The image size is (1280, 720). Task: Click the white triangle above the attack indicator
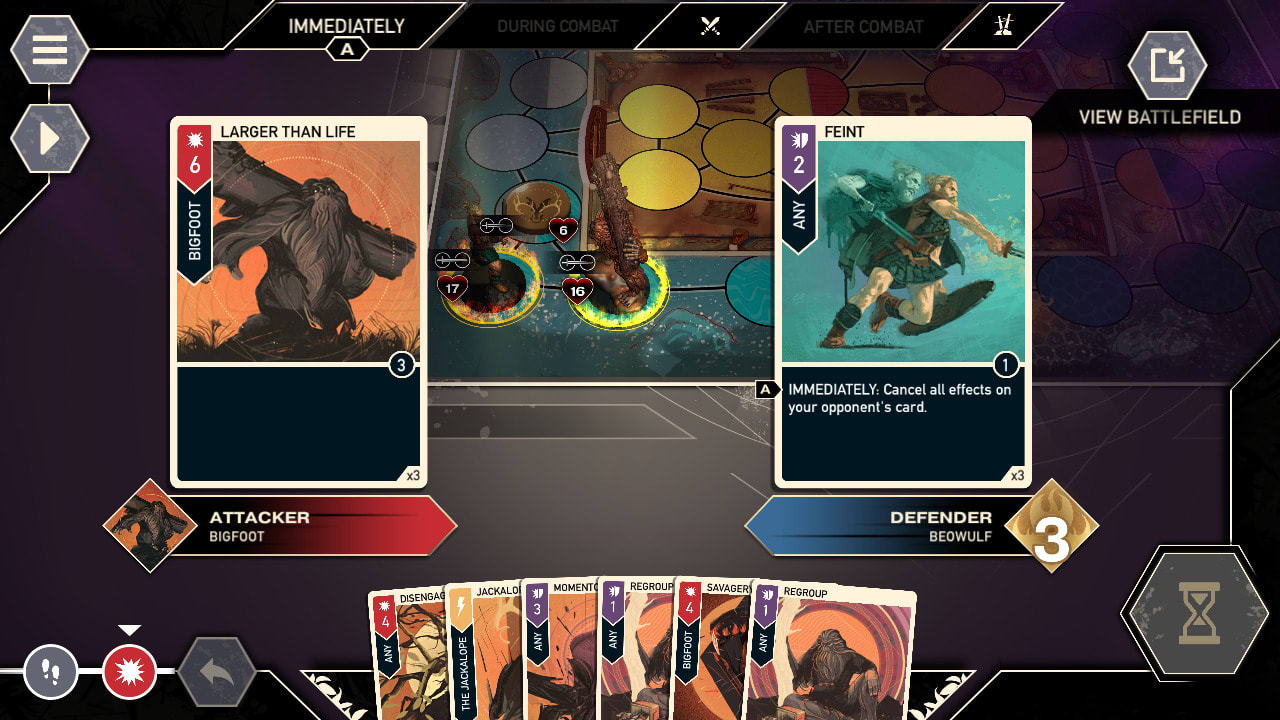[128, 630]
